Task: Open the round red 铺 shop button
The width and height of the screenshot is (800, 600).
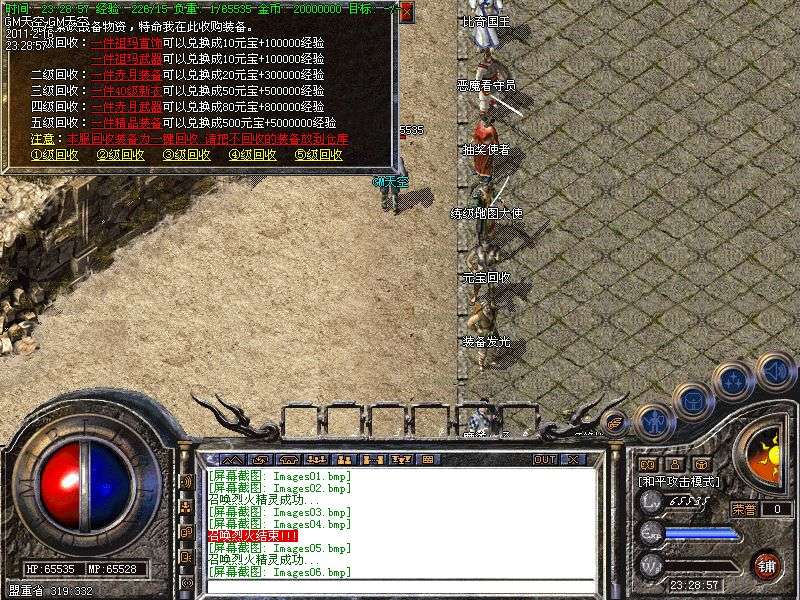Action: [x=766, y=565]
